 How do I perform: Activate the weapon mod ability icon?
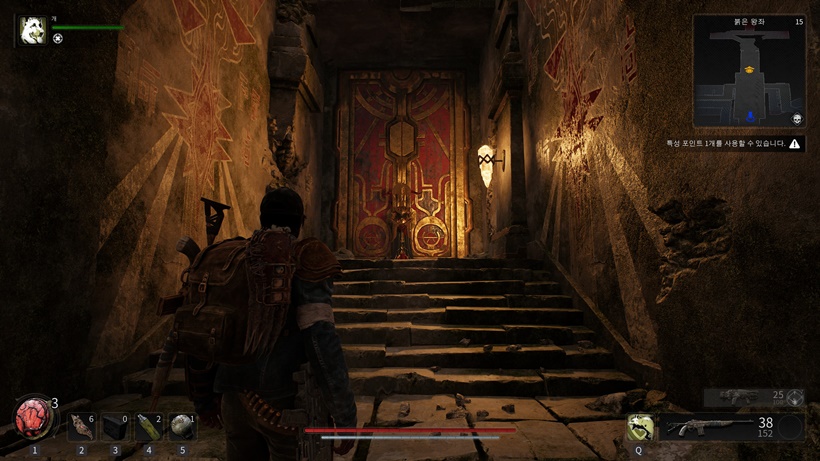640,428
